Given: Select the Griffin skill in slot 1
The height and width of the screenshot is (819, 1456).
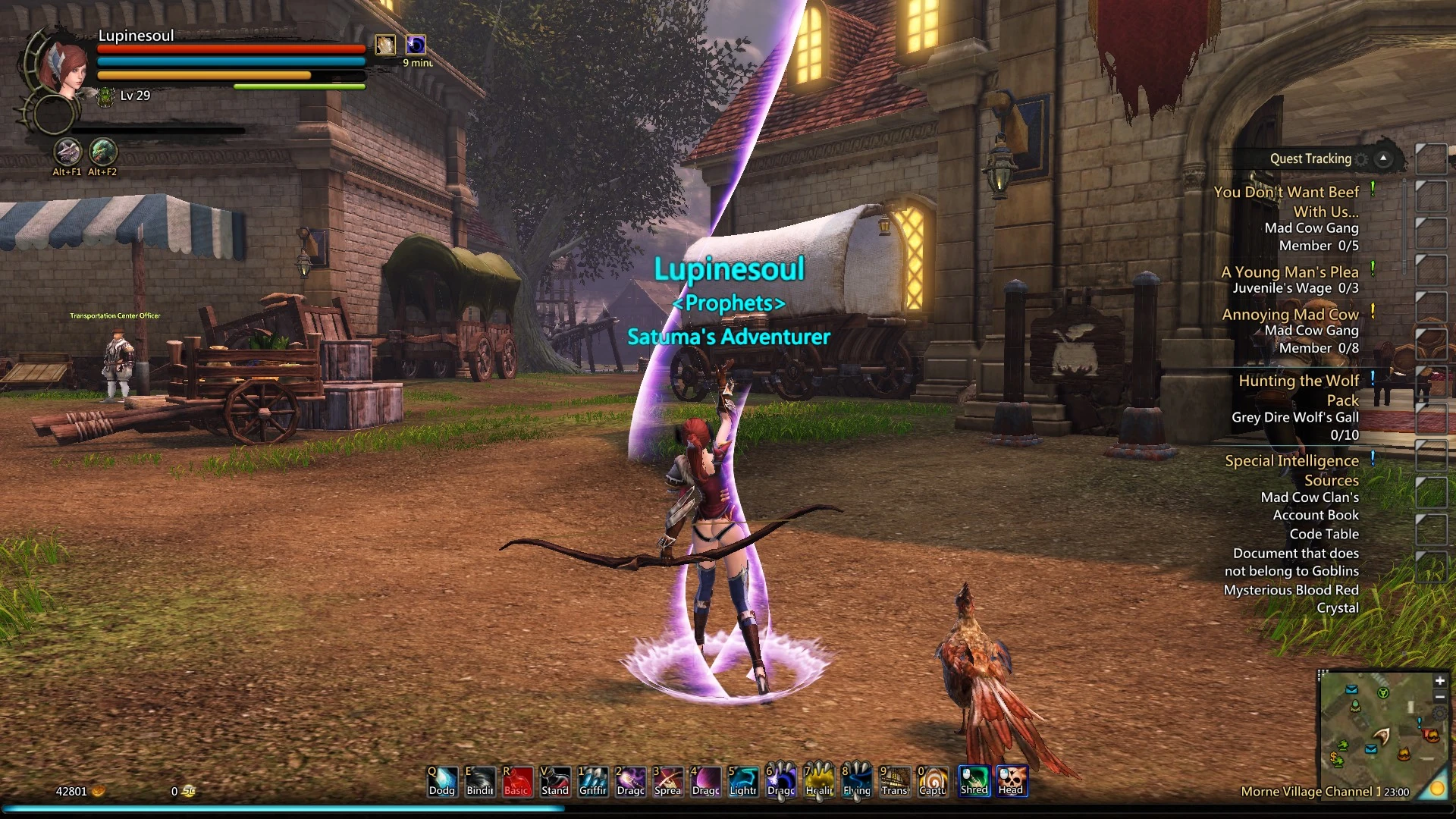Looking at the screenshot, I should click(593, 780).
